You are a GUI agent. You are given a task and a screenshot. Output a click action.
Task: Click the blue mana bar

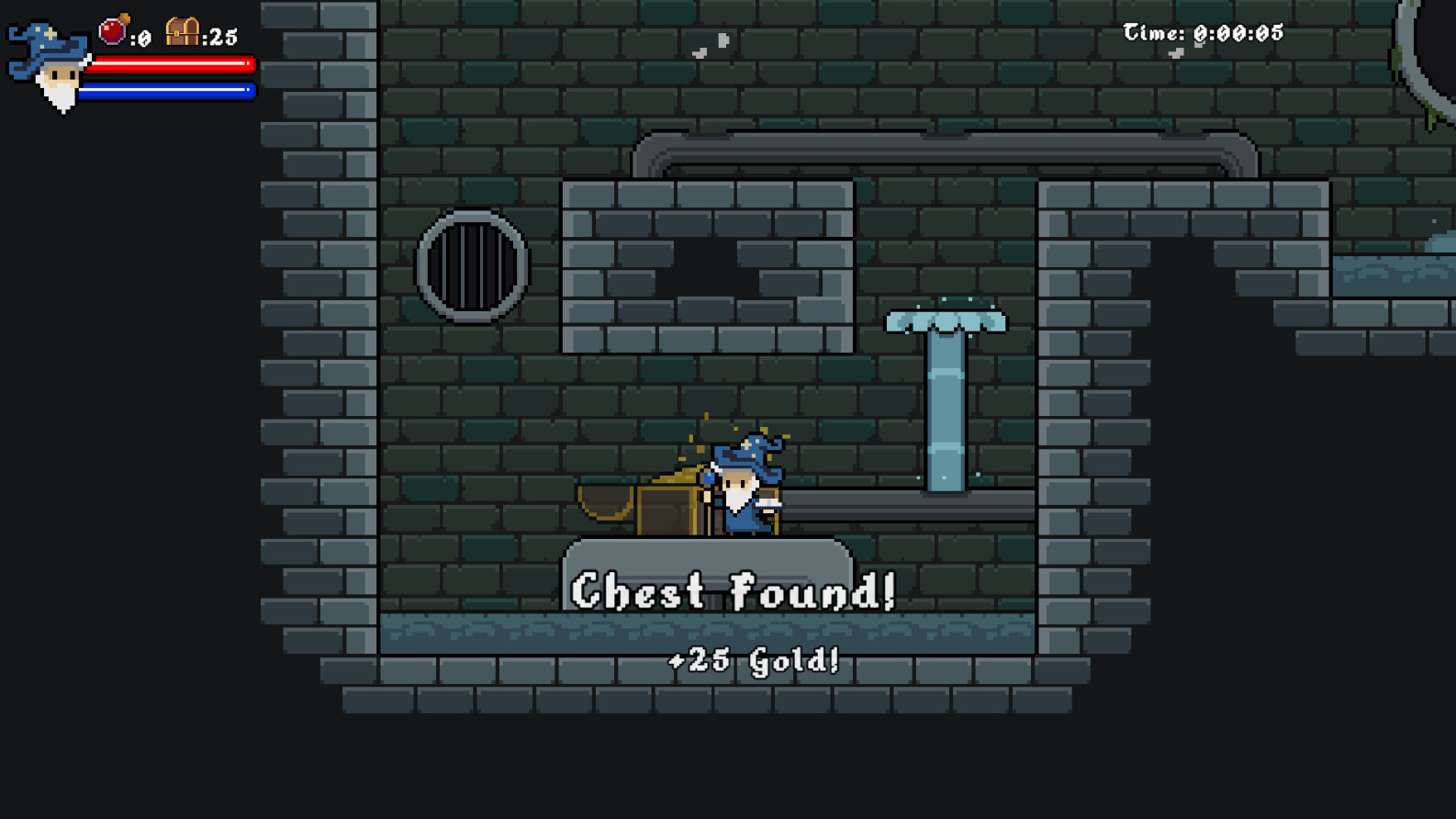pos(170,90)
